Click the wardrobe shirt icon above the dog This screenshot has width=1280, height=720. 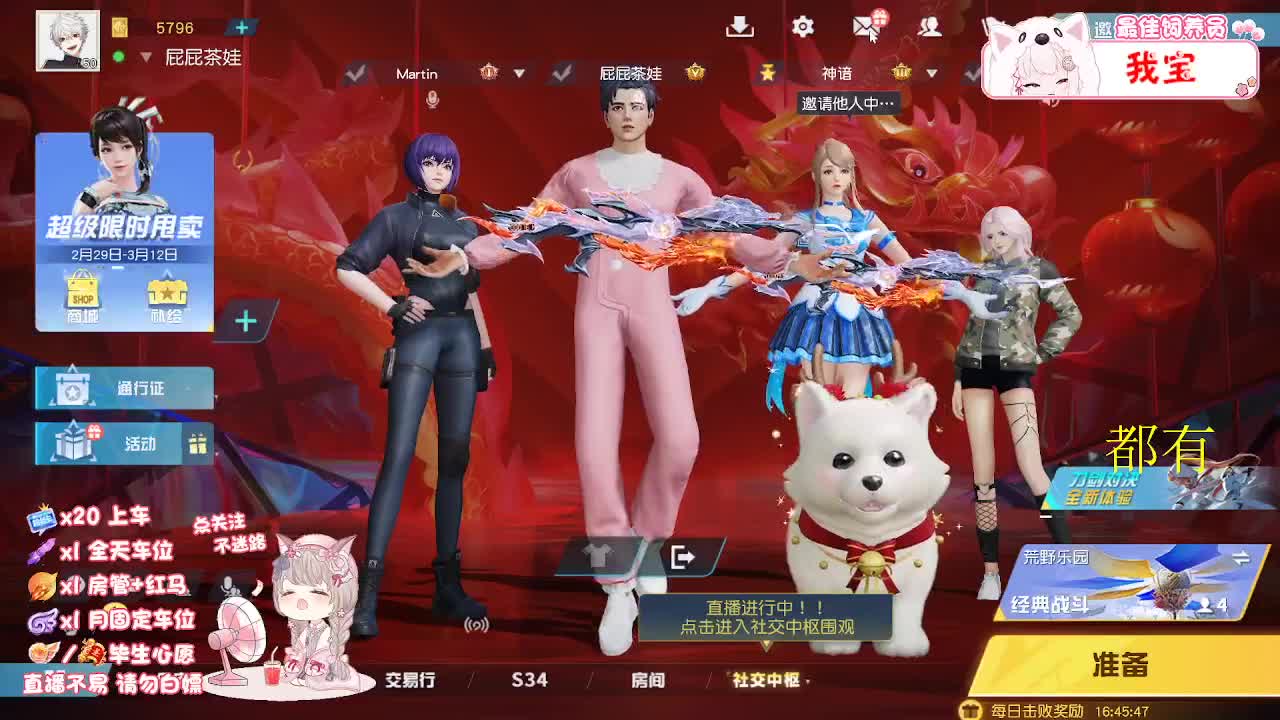(598, 556)
